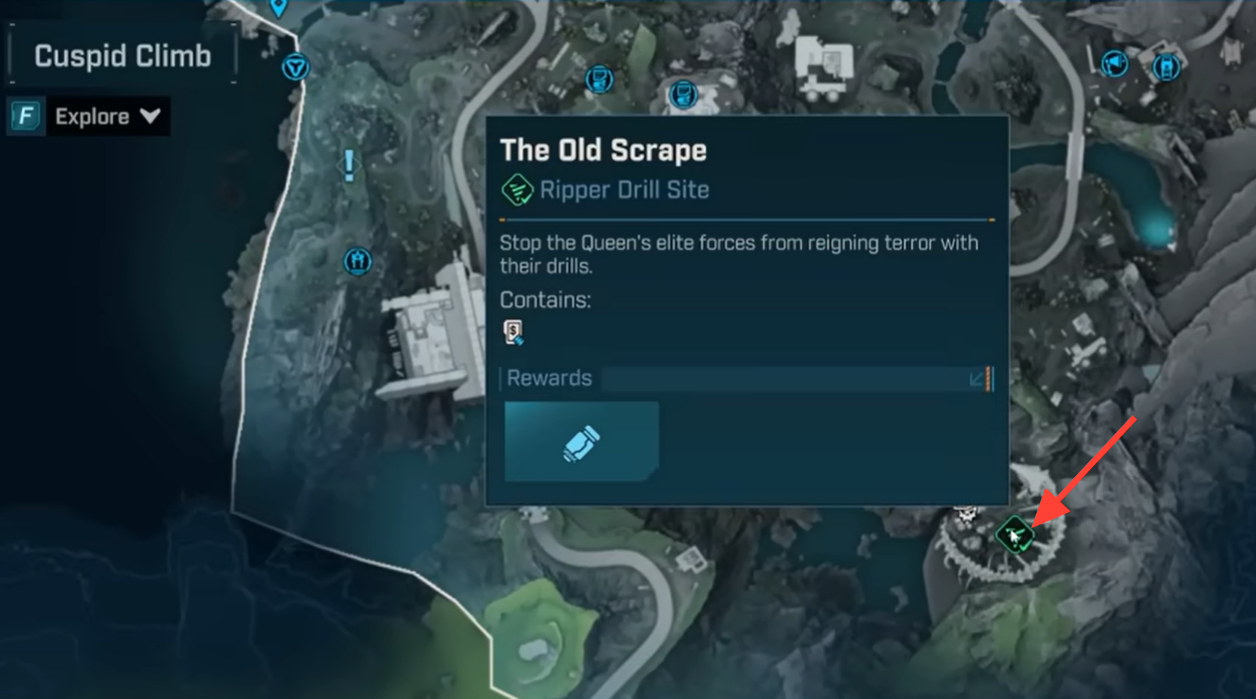Click the Contains collectible icon in the tooltip
The height and width of the screenshot is (699, 1256).
point(514,333)
